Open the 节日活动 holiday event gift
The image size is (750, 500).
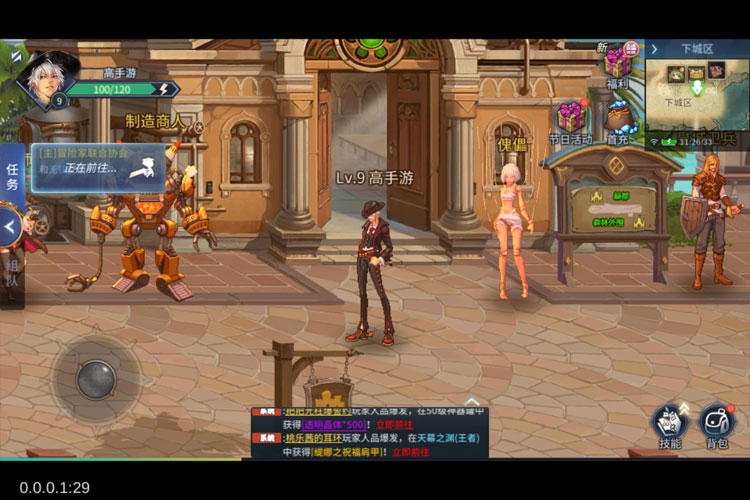(571, 118)
